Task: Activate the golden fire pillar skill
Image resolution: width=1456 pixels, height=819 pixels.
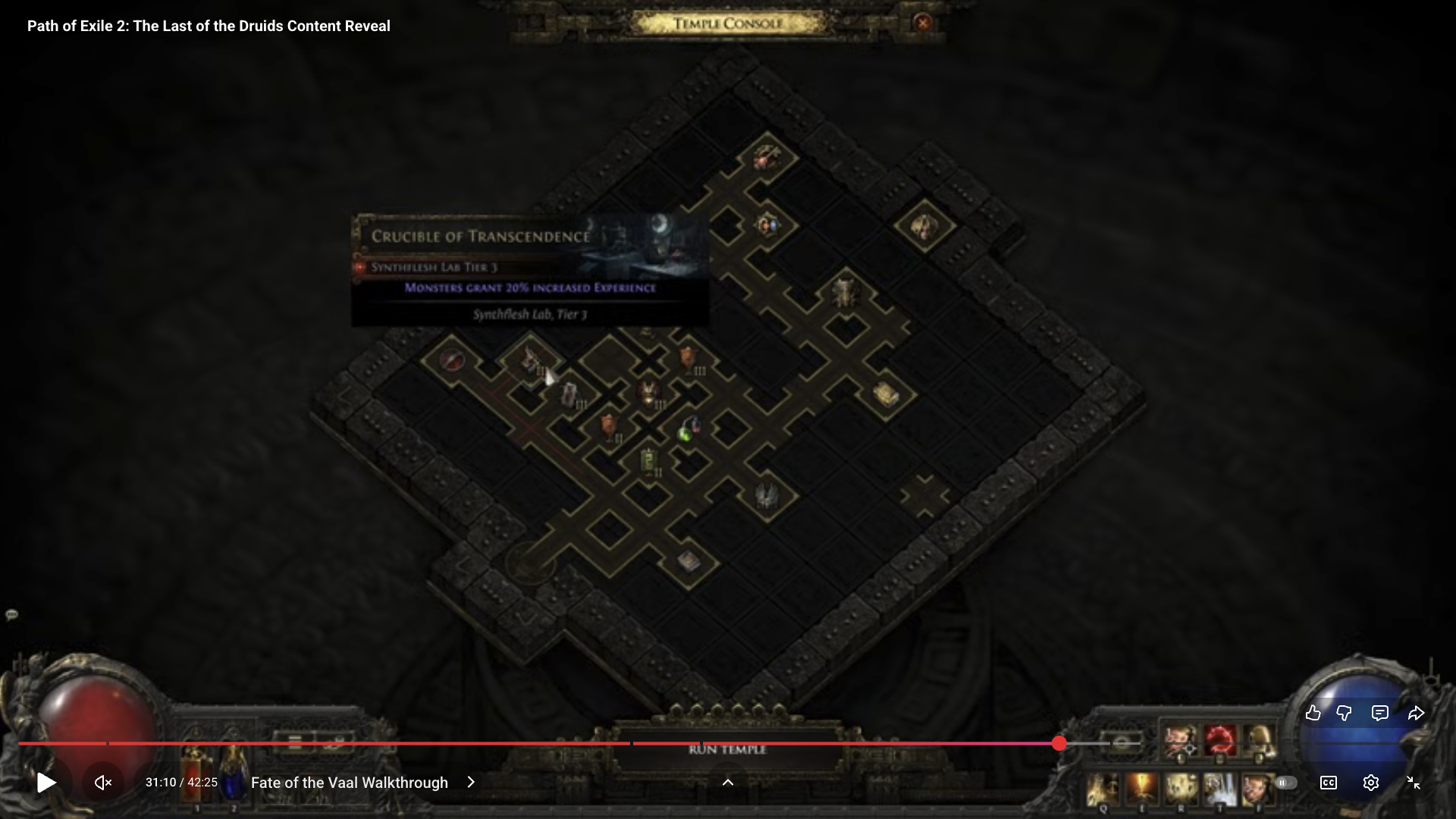Action: [1141, 789]
